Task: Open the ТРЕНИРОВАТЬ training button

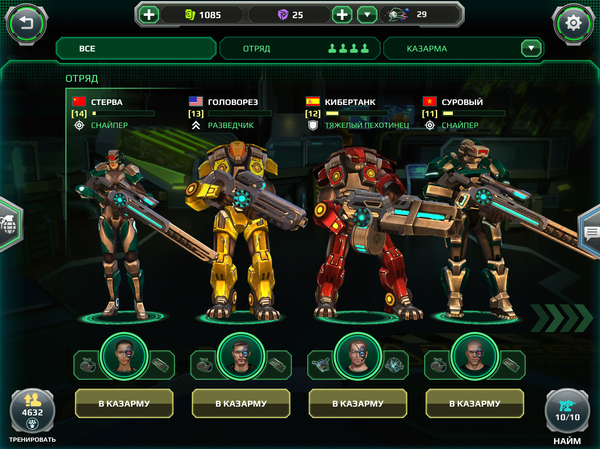Action: [32, 412]
